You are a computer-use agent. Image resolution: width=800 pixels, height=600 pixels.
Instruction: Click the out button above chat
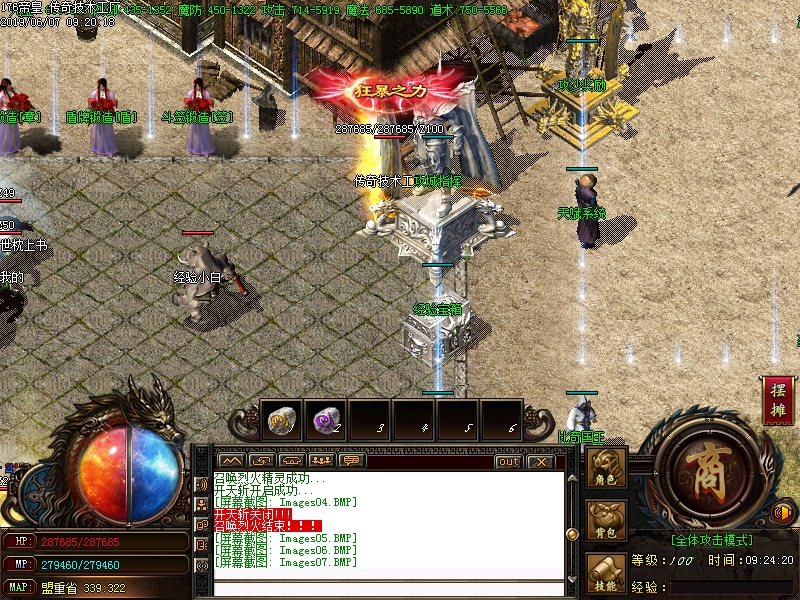(508, 461)
